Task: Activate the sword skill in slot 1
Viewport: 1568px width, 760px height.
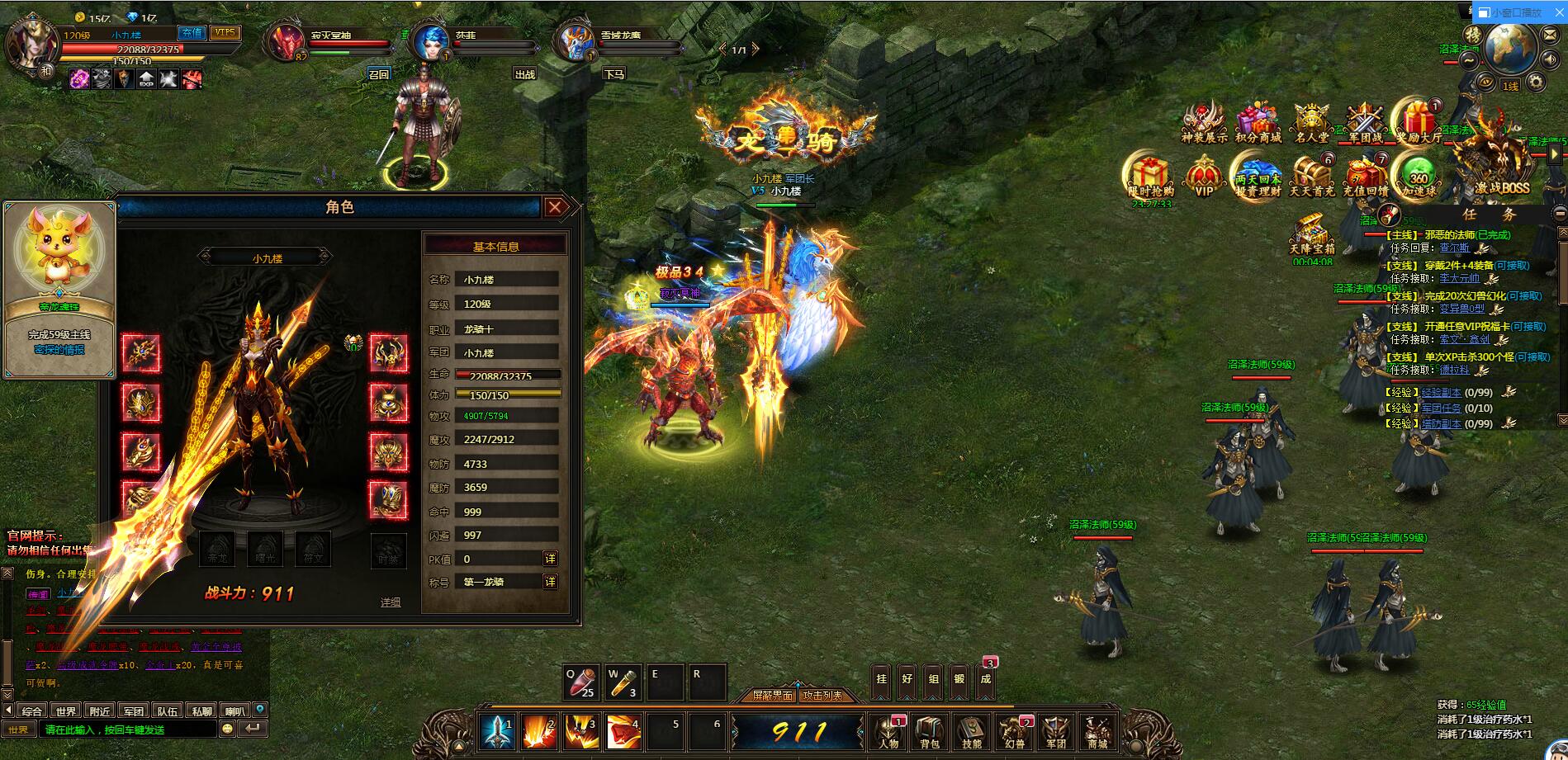Action: [x=498, y=732]
